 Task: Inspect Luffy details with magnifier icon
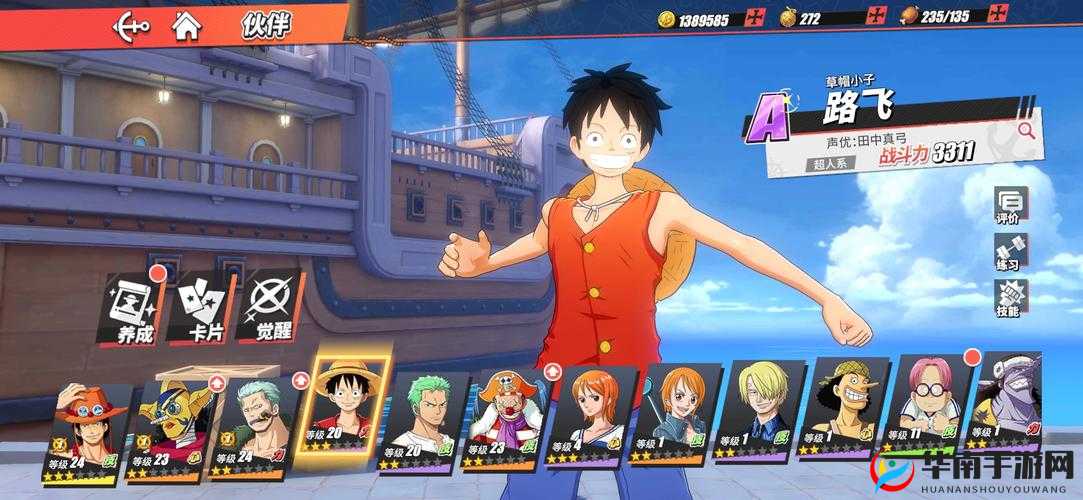[1024, 129]
